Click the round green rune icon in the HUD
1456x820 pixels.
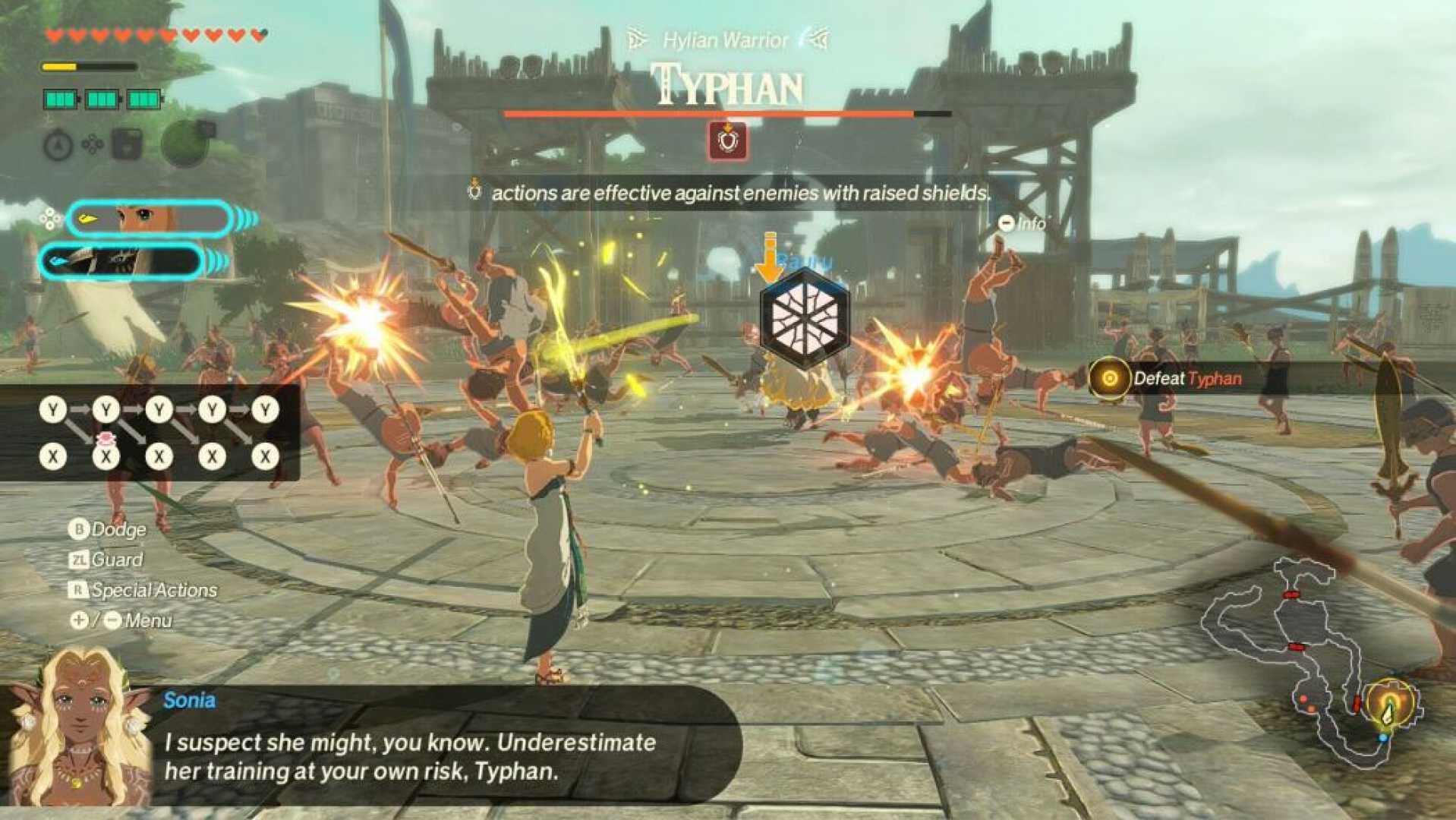pyautogui.click(x=184, y=143)
